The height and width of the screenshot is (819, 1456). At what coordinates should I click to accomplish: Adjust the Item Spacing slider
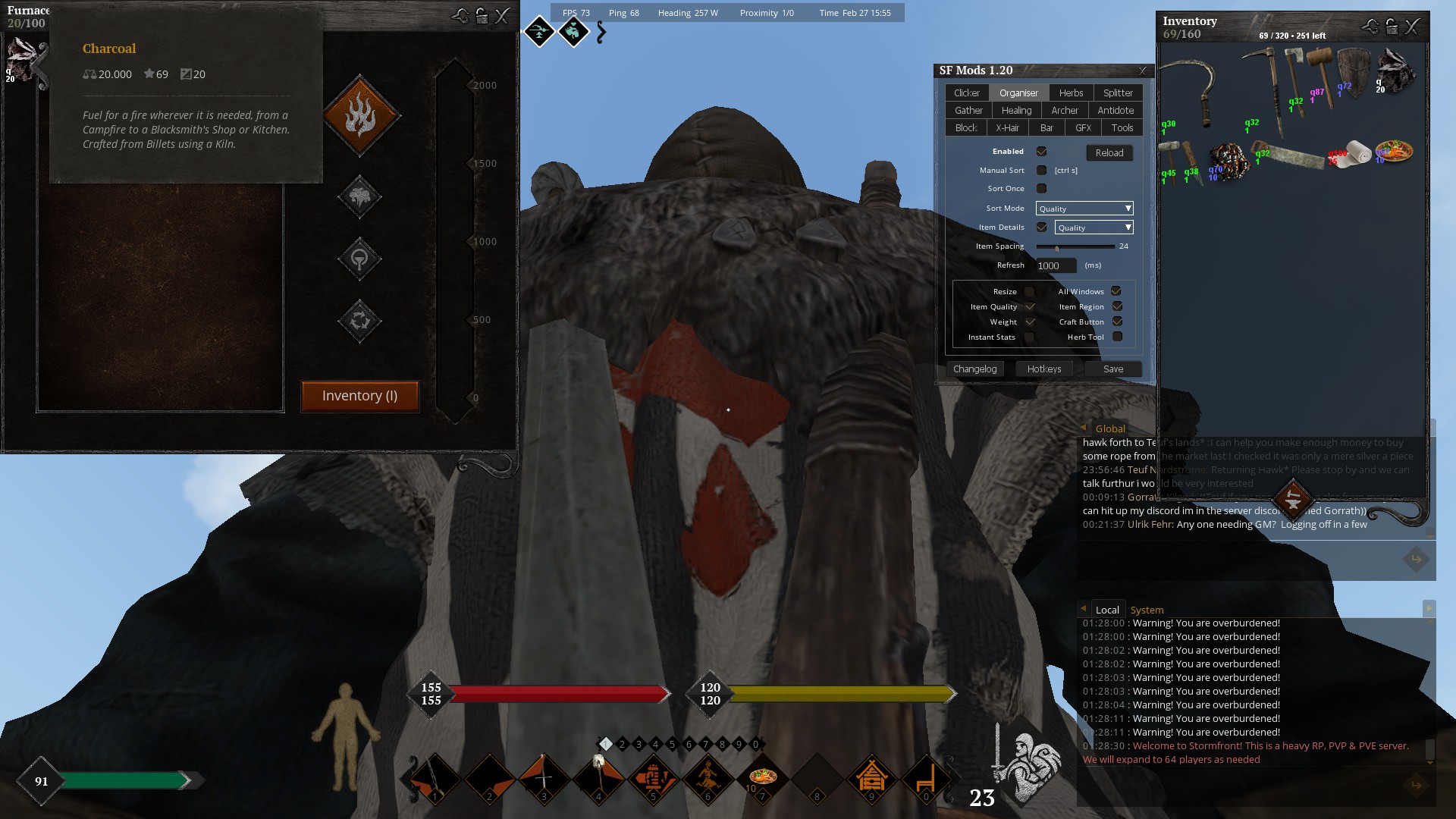pos(1057,247)
